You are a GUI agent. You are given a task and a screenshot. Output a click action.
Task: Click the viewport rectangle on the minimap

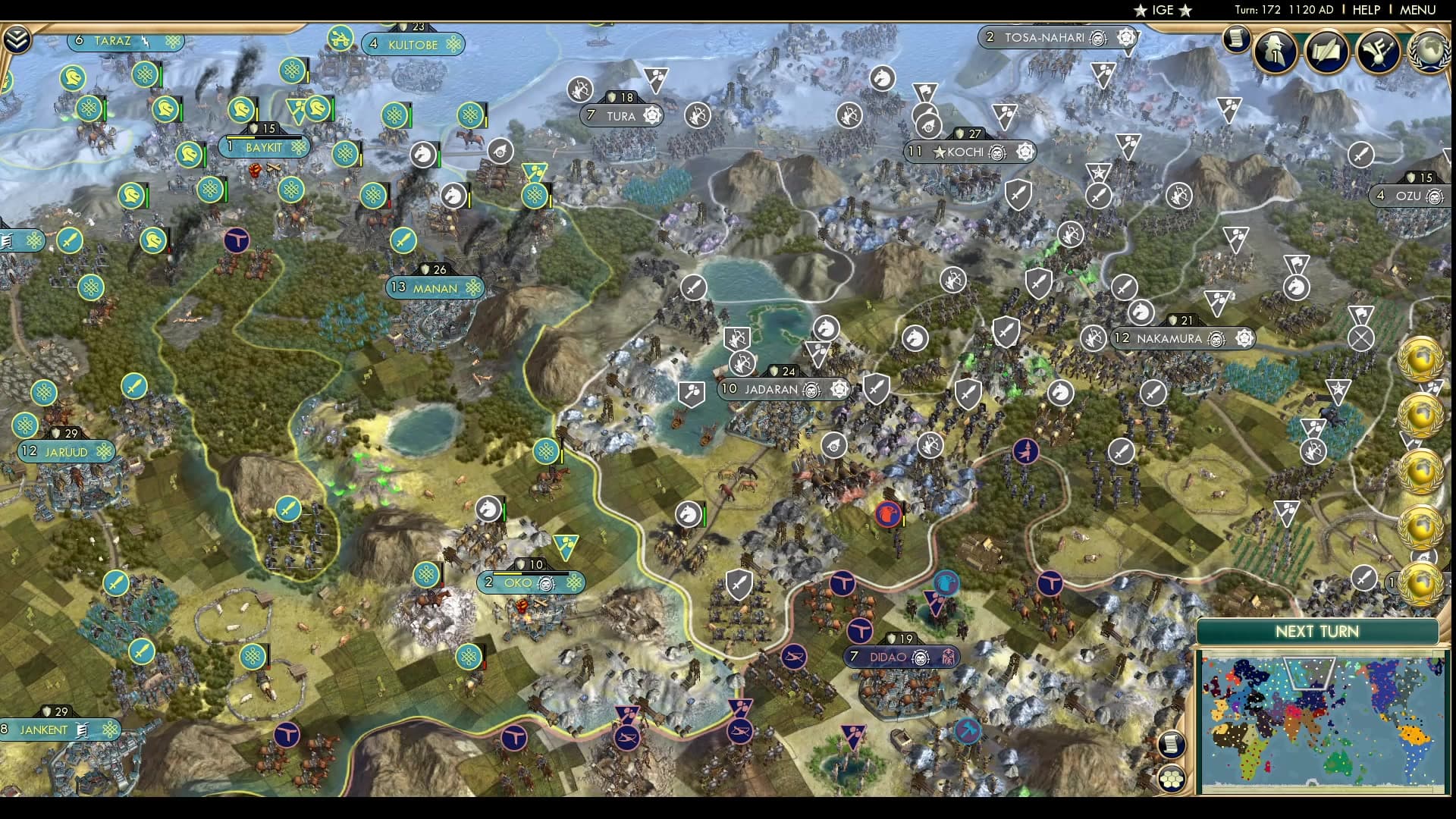1309,673
